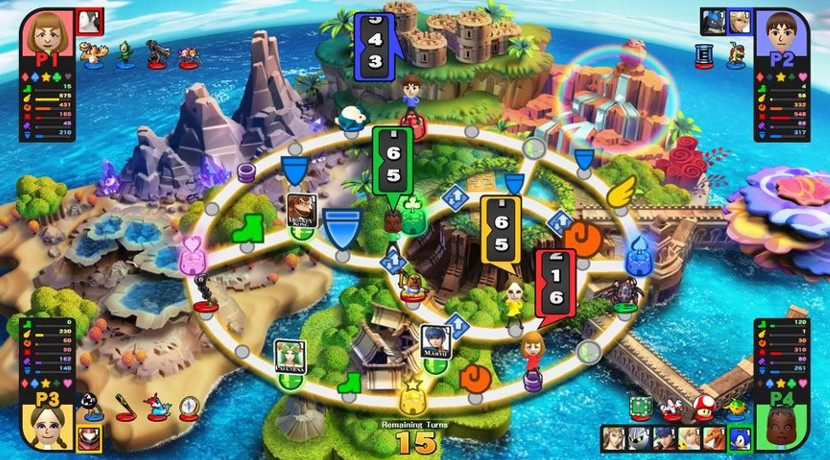Select the P3 player portrait
This screenshot has width=830, height=460.
pyautogui.click(x=45, y=422)
